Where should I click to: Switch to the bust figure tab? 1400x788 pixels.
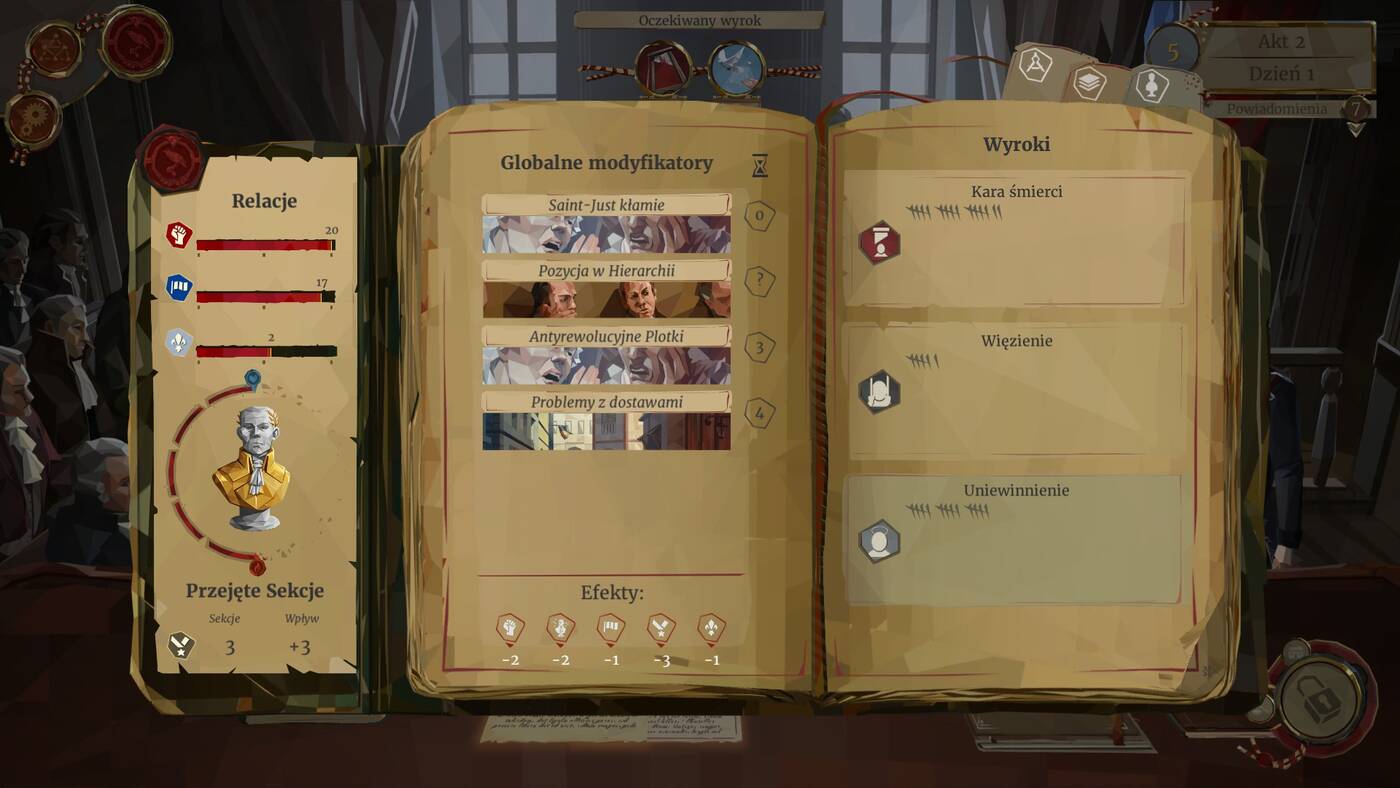[x=1152, y=86]
